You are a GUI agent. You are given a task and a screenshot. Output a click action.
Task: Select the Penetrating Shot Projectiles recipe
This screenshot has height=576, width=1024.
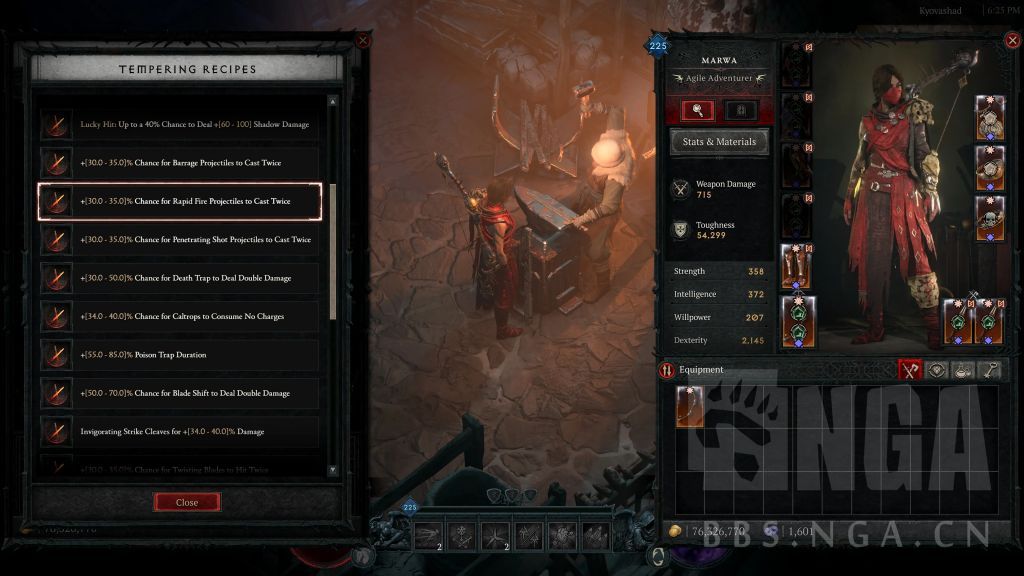point(180,240)
